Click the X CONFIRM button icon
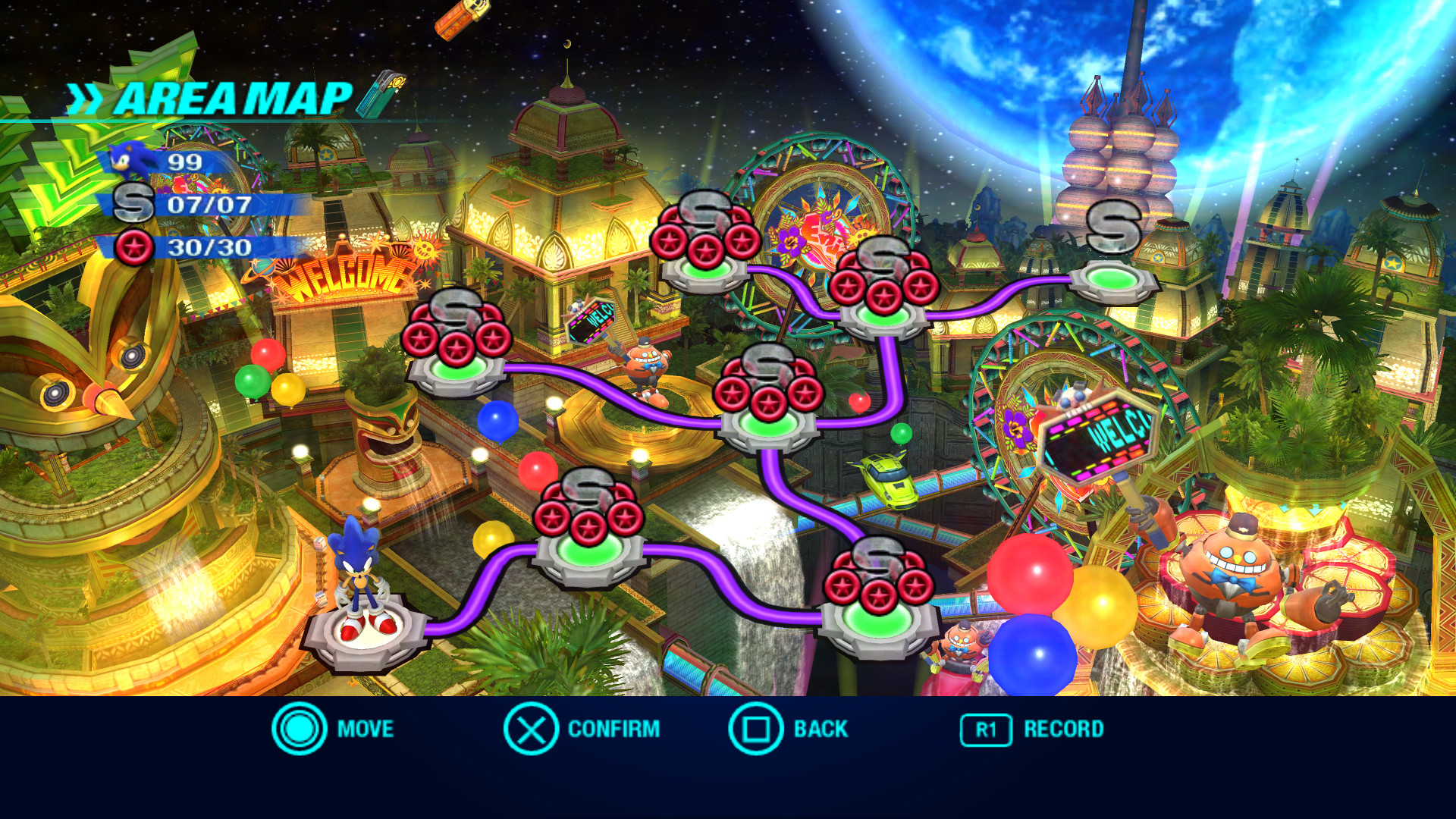 point(531,730)
